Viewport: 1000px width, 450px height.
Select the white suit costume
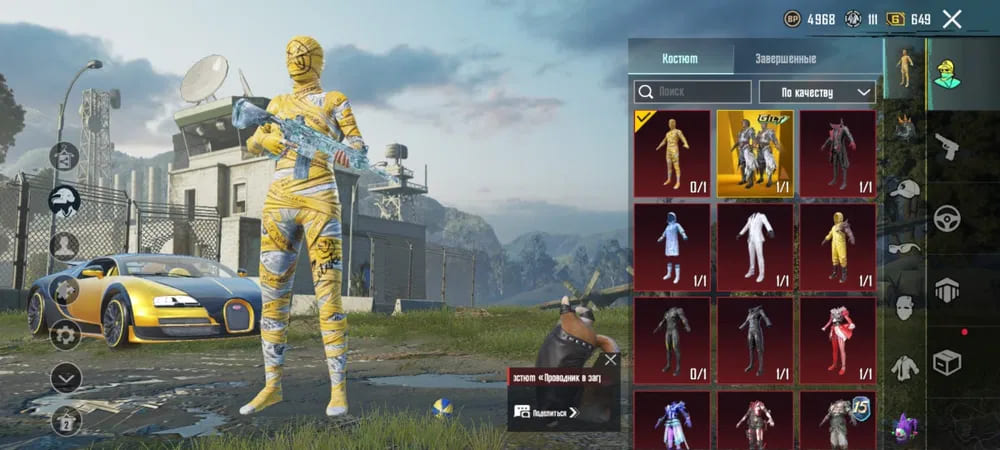(755, 247)
